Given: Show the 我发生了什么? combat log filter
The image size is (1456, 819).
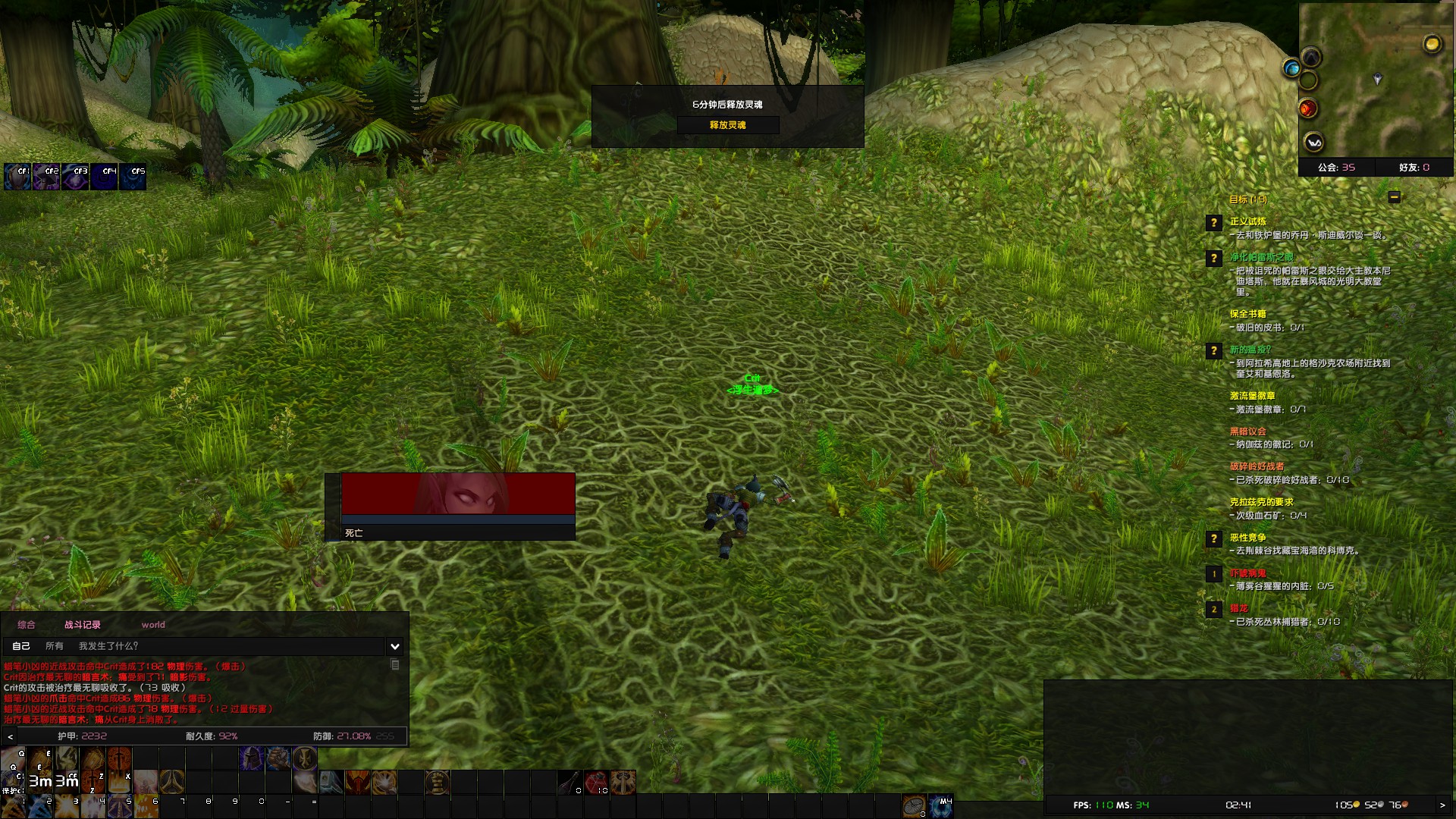Looking at the screenshot, I should 108,646.
